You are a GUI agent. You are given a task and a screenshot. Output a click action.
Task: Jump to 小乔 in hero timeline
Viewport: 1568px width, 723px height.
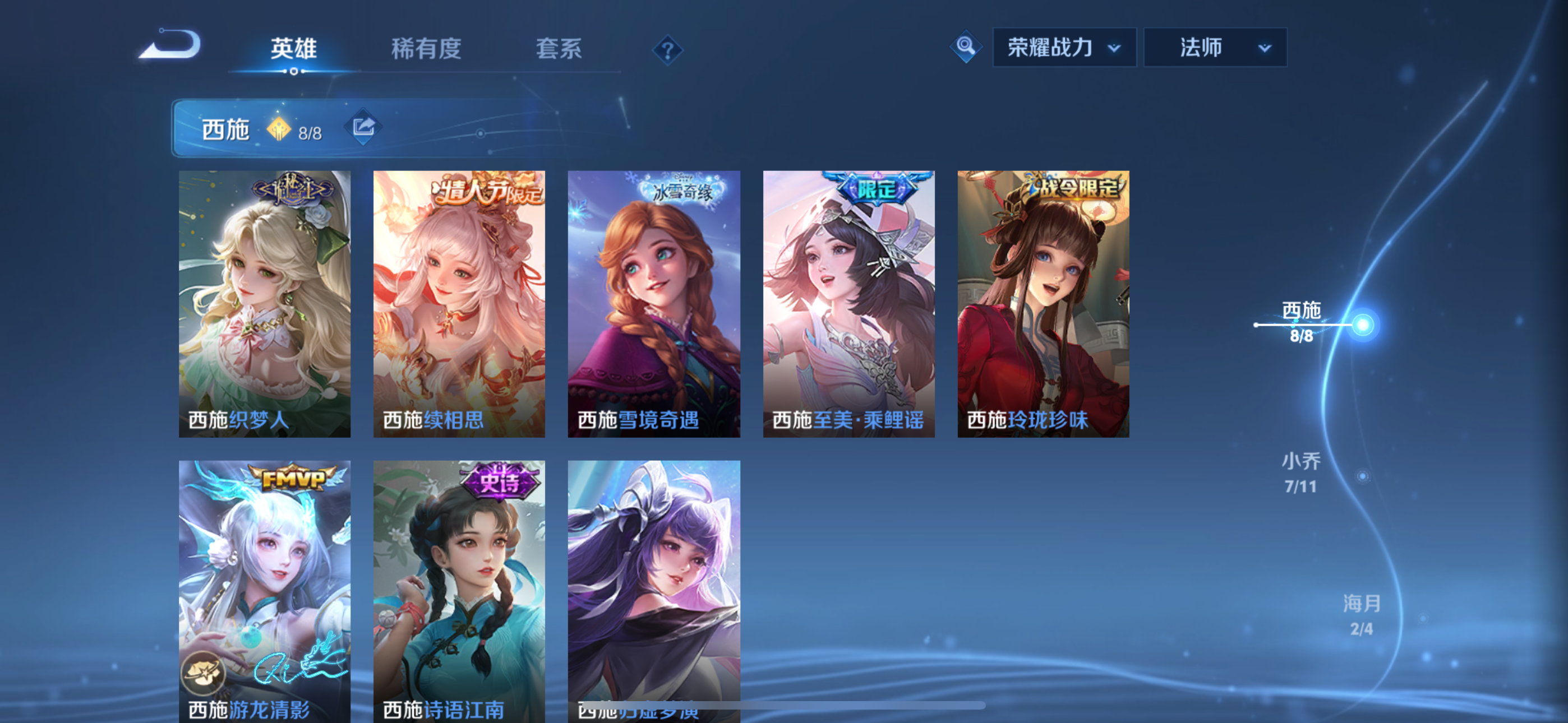1302,472
